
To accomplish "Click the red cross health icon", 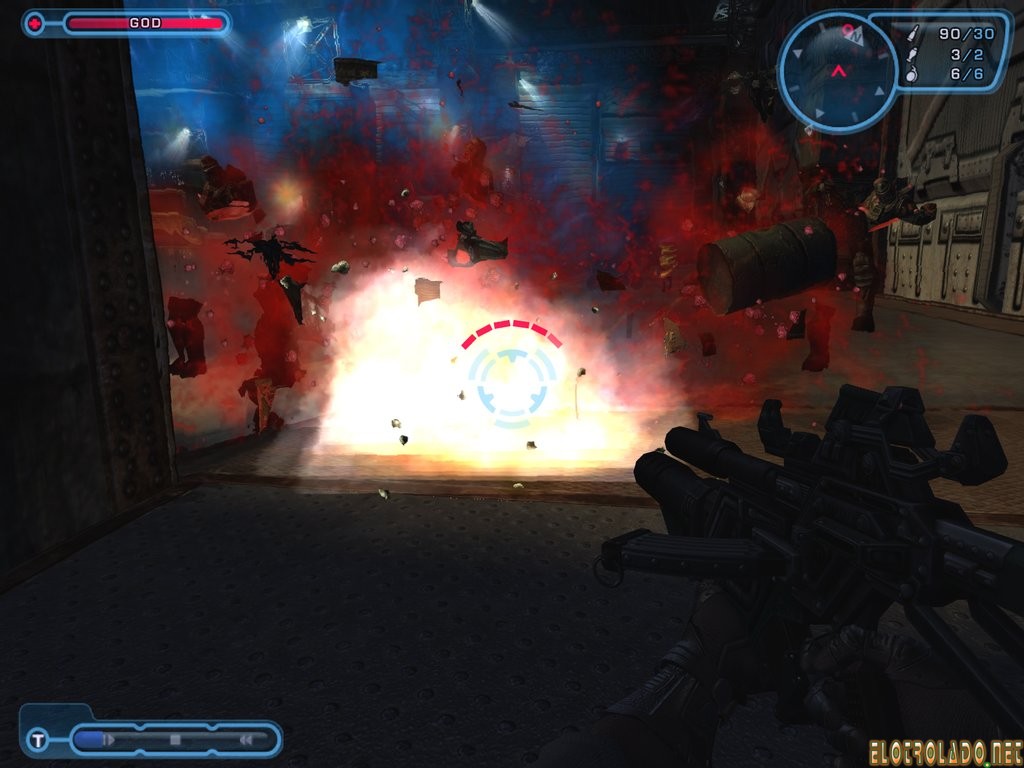I will pos(34,22).
